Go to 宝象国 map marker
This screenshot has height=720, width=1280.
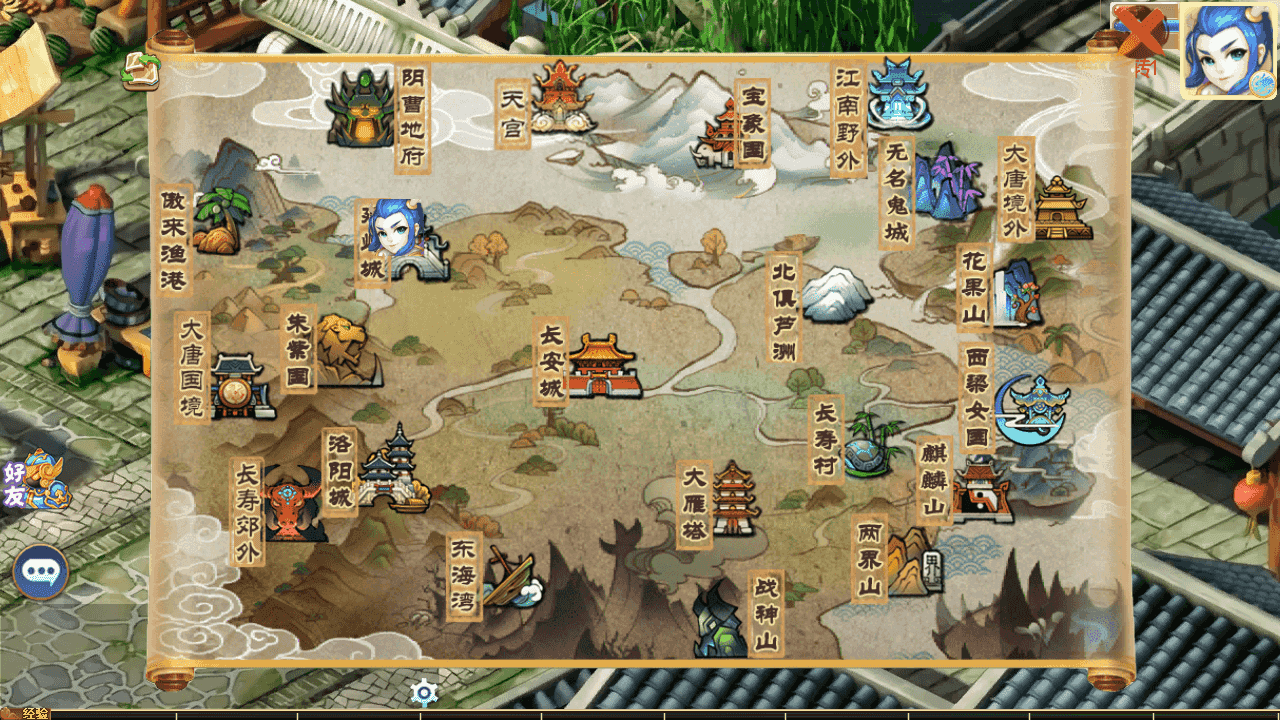(x=720, y=137)
